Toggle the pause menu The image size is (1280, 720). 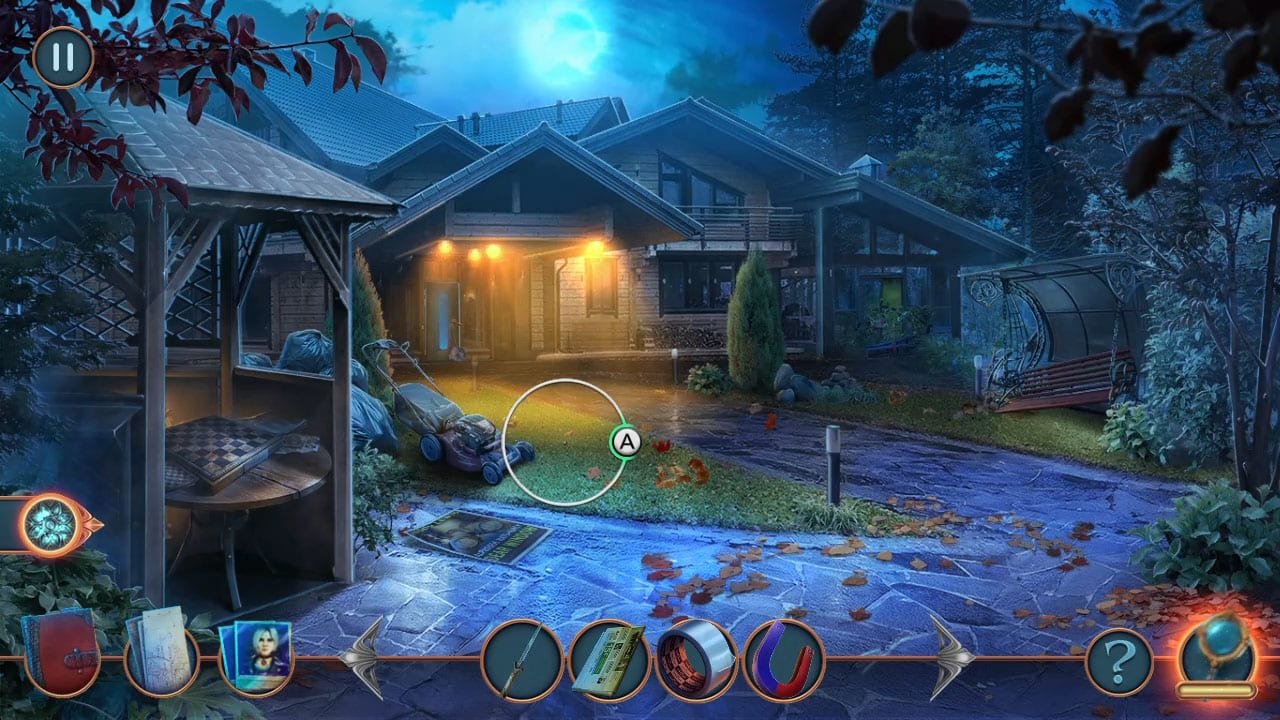(x=61, y=58)
